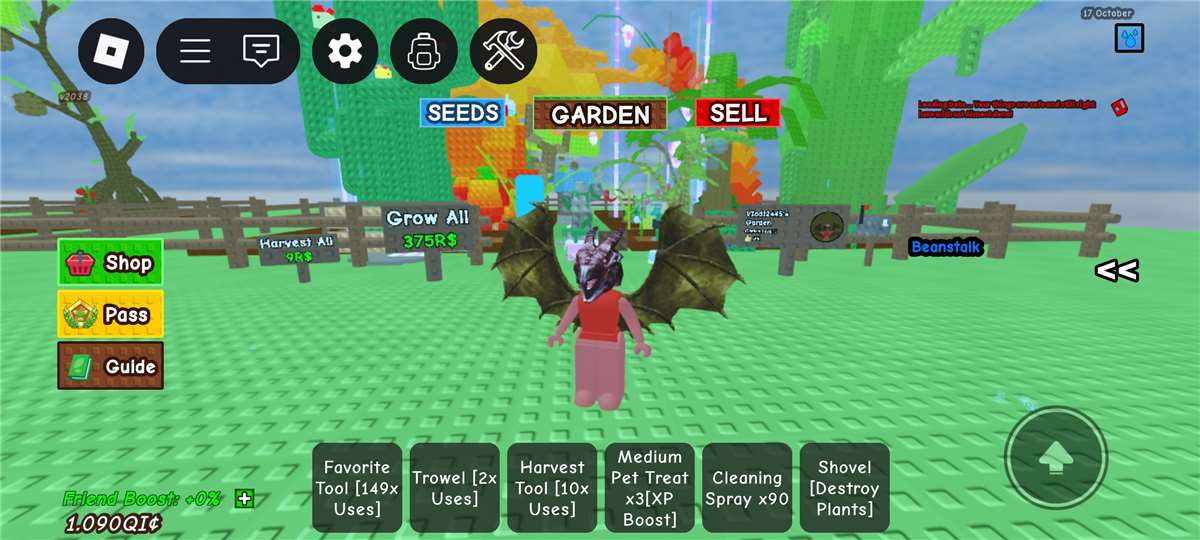Open the hamburger menu
Image resolution: width=1200 pixels, height=540 pixels.
194,51
